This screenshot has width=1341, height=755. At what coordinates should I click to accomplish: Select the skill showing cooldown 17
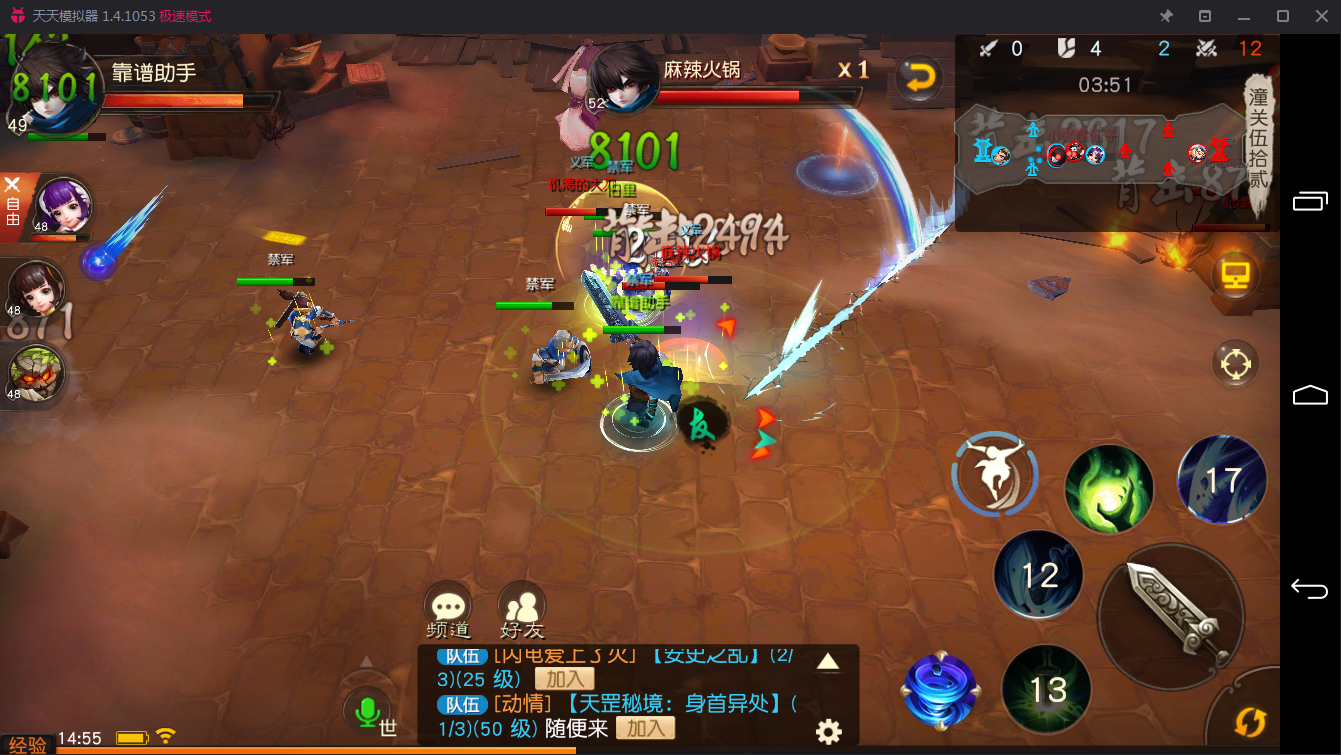coord(1222,480)
